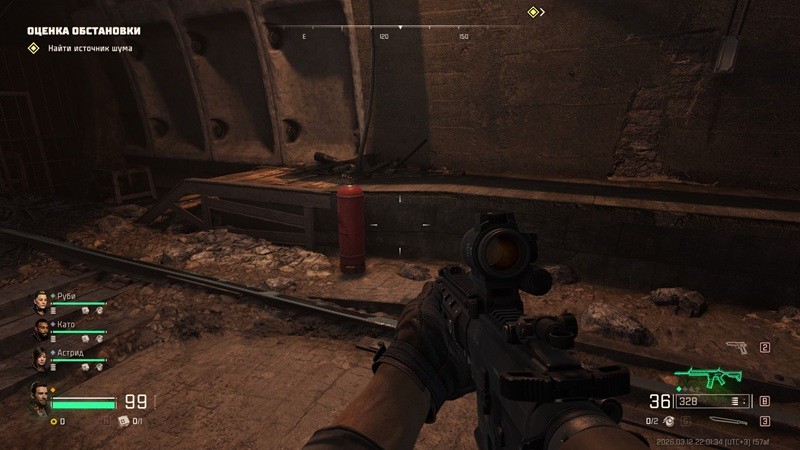800x450 pixels.
Task: Click Руби's squad portrait
Action: (x=40, y=300)
